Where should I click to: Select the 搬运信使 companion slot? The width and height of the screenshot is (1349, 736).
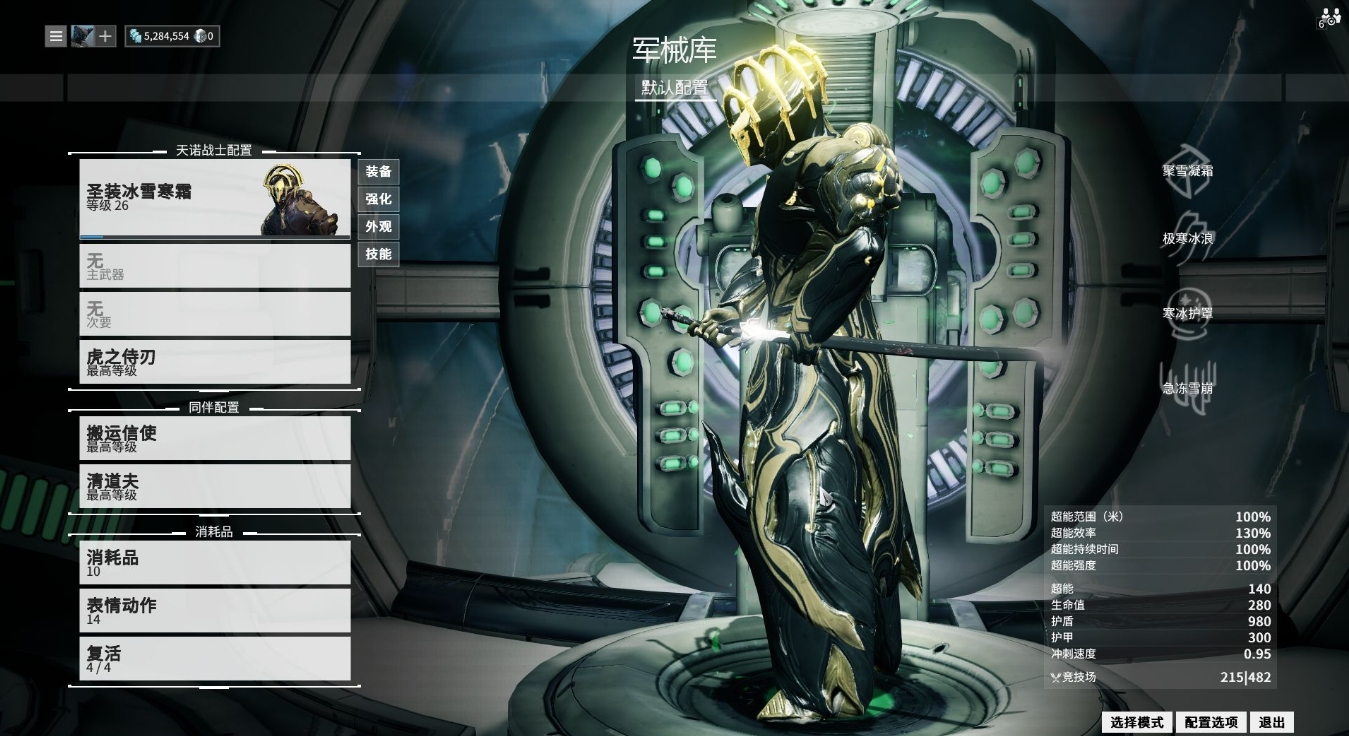pyautogui.click(x=215, y=438)
